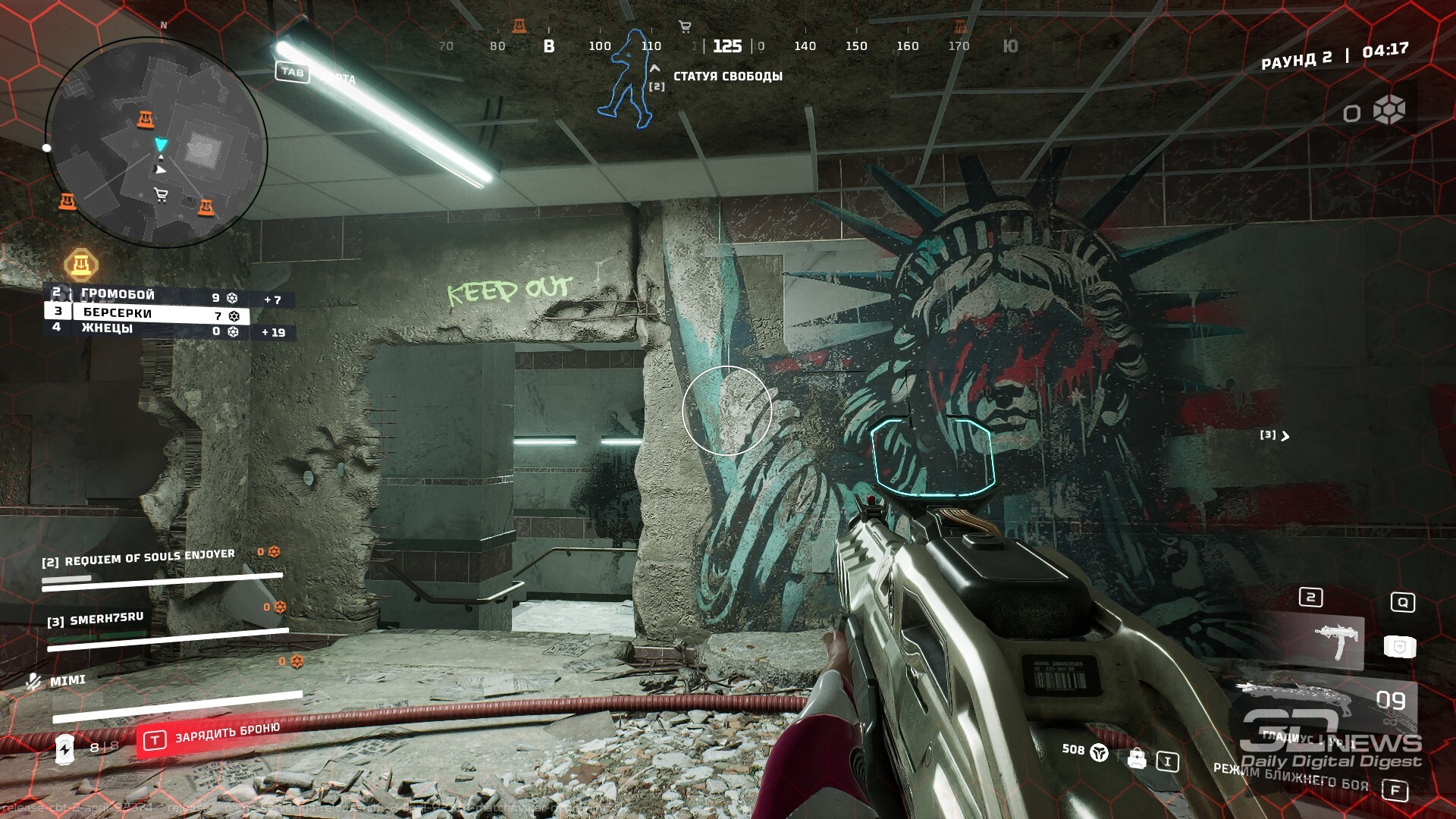Select the cyan player arrow on the minimap
Viewport: 1456px width, 819px height.
tap(161, 144)
